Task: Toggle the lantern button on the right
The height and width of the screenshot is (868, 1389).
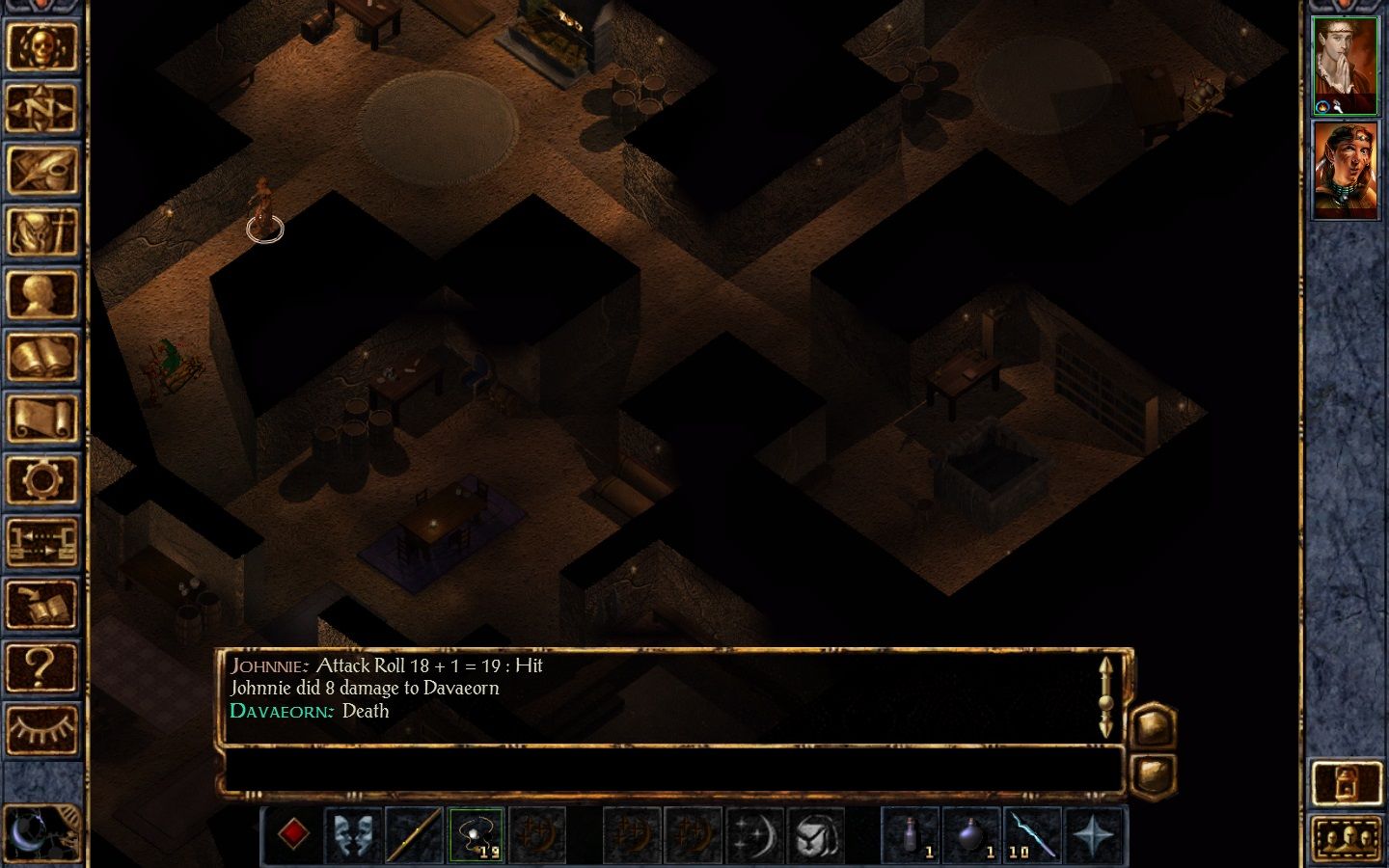Action: [1346, 782]
